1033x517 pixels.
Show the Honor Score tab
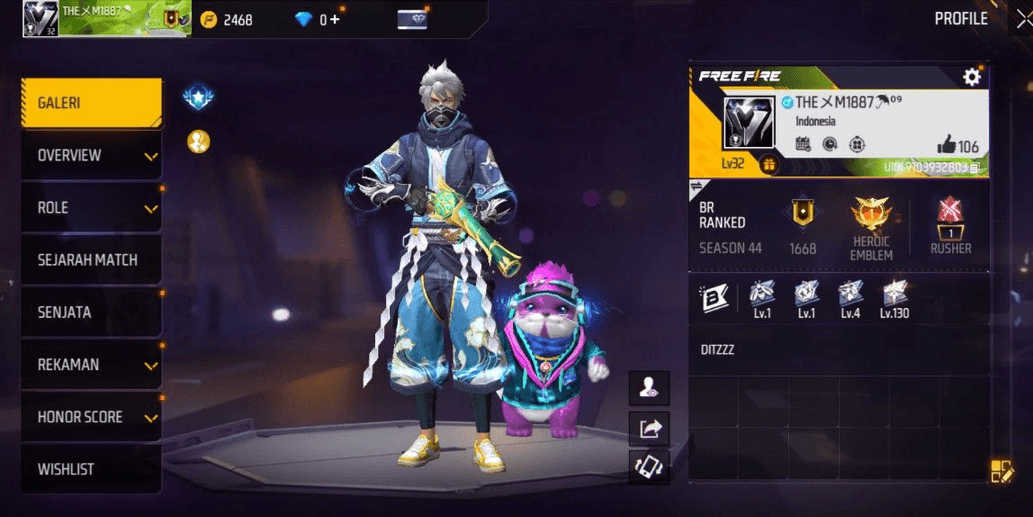tap(91, 417)
